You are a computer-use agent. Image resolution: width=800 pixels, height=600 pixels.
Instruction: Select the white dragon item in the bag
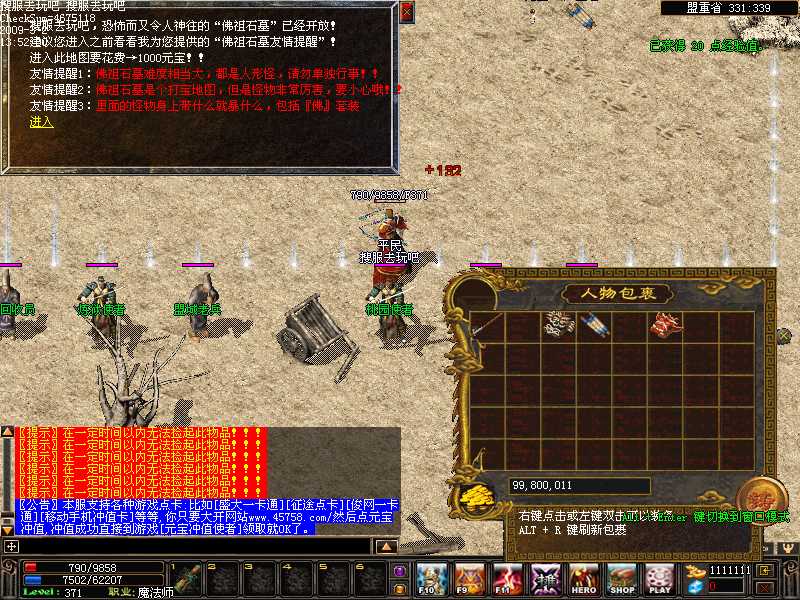click(557, 324)
